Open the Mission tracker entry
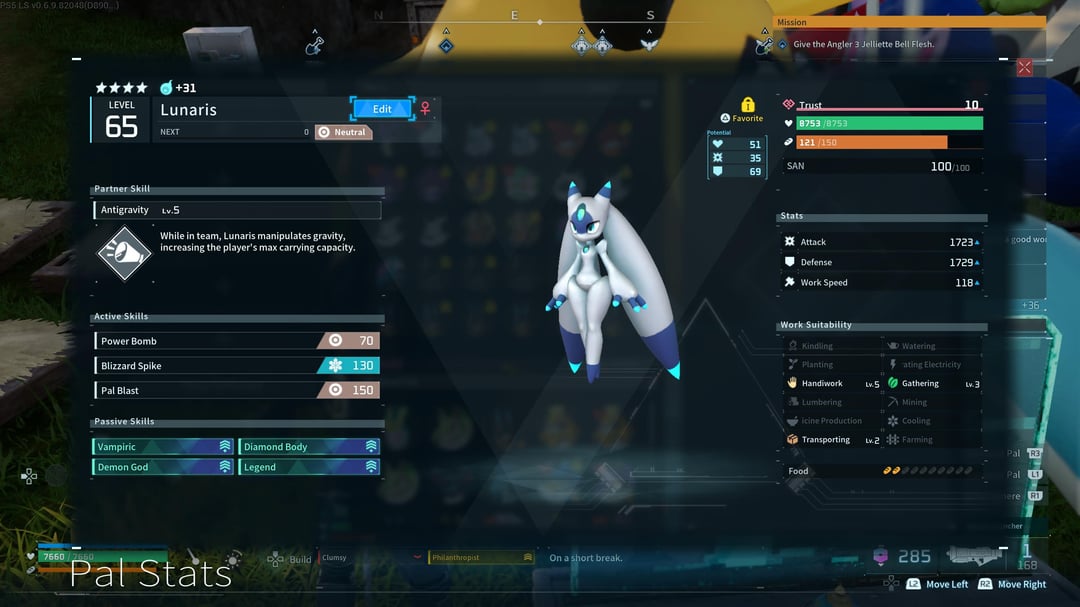 880,45
